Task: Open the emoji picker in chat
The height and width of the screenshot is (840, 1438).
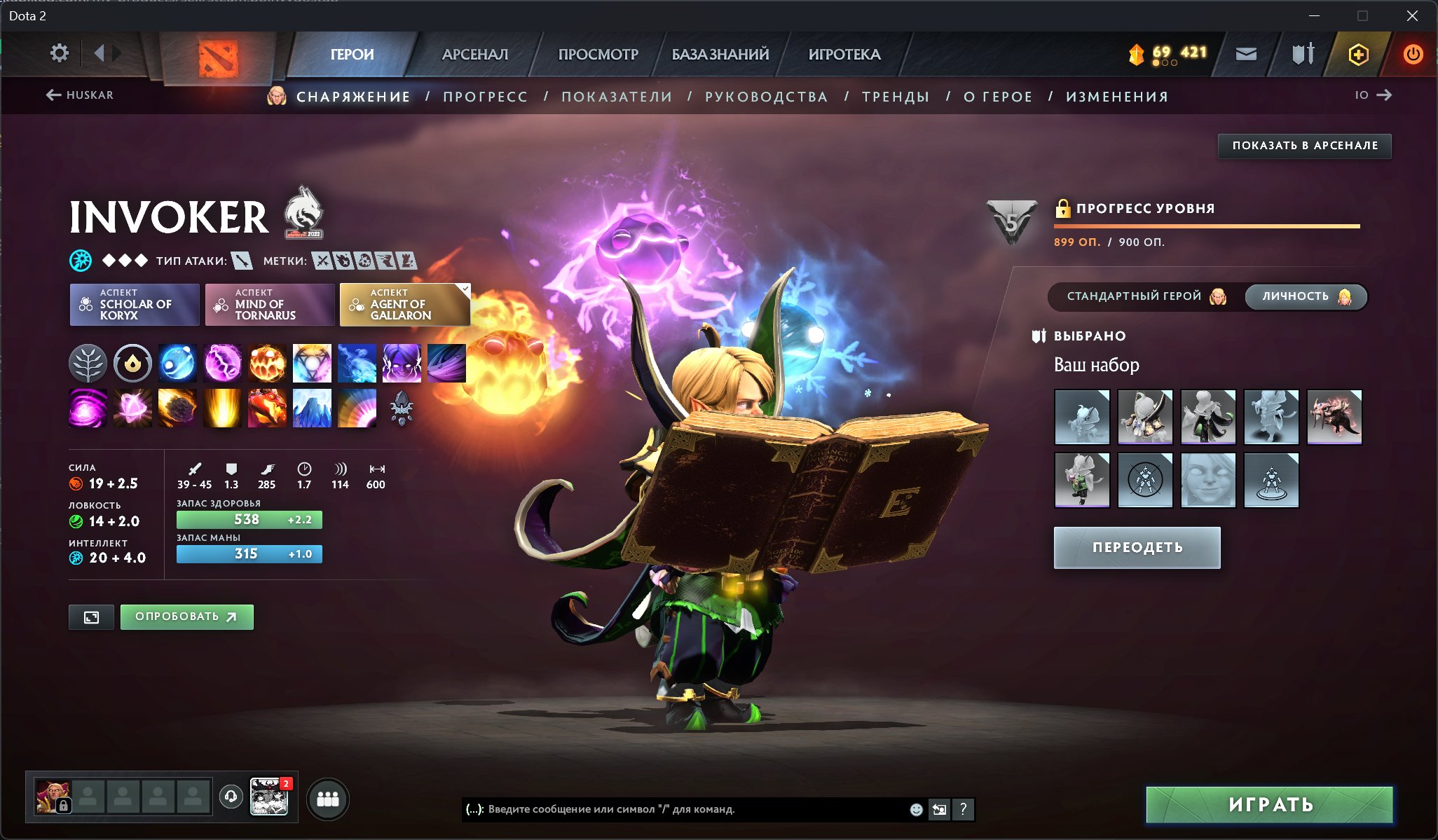Action: click(x=916, y=810)
